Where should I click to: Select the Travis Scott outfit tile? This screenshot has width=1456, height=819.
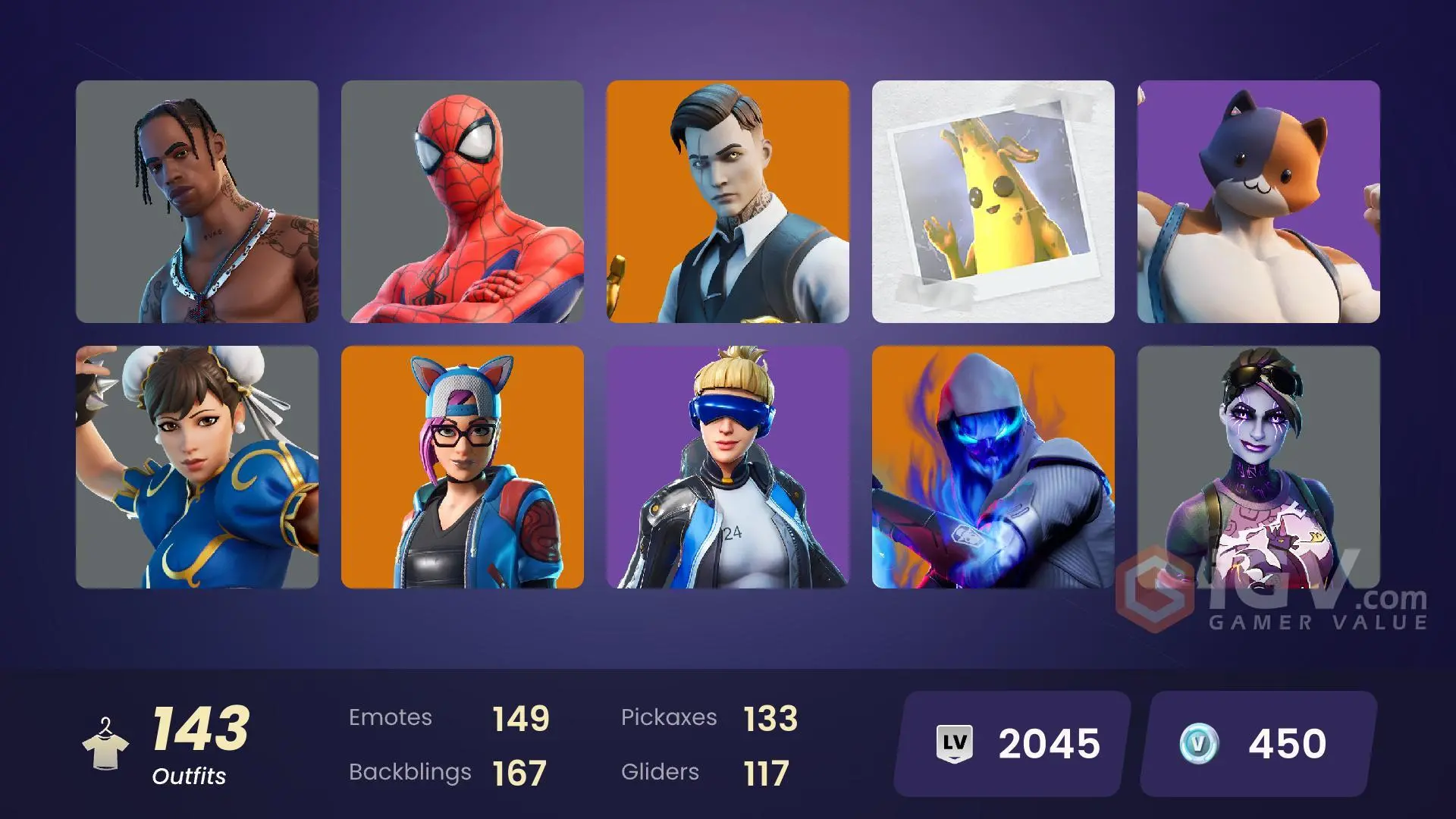coord(197,202)
